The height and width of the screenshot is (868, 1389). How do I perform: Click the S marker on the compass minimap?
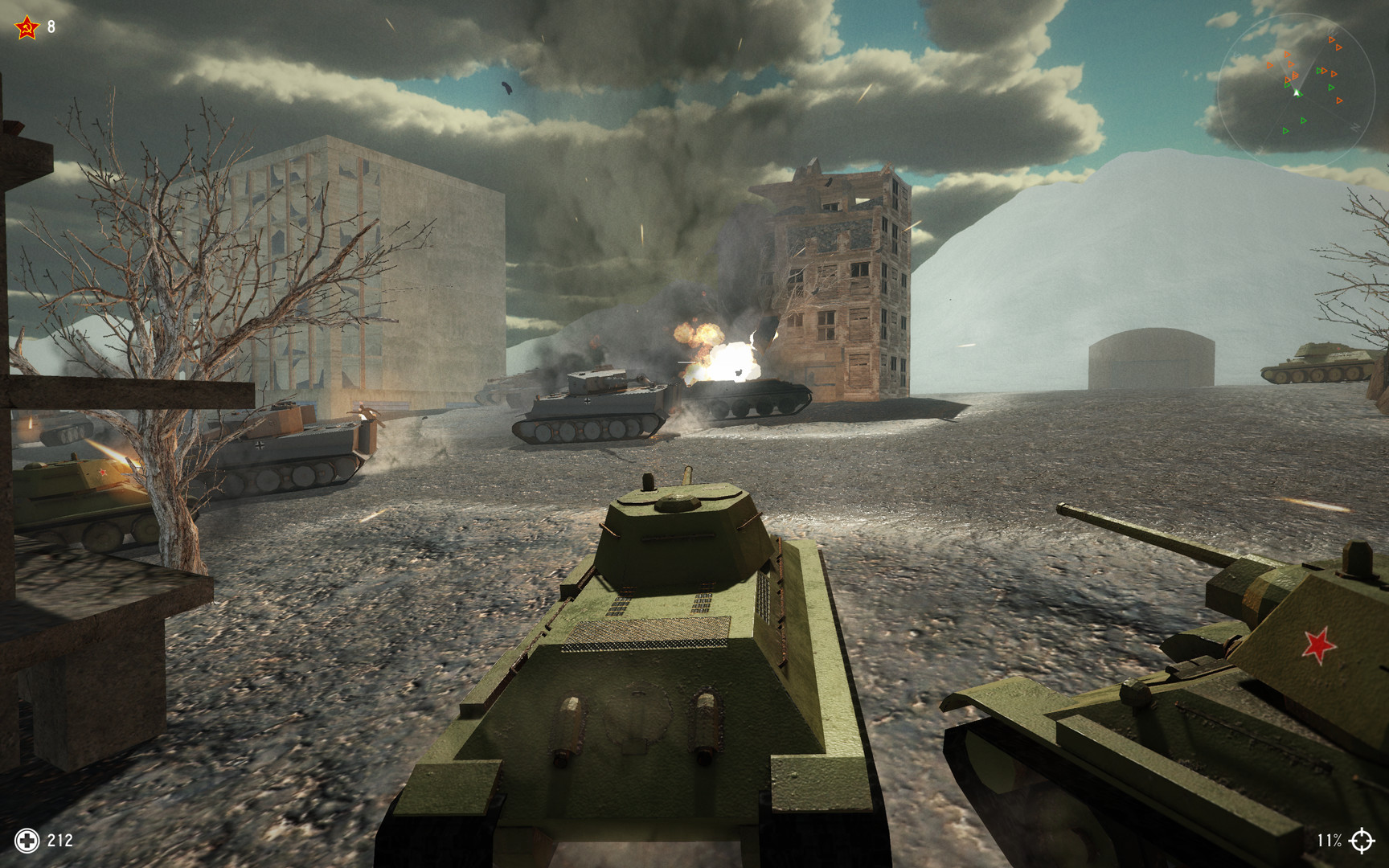click(x=1236, y=55)
